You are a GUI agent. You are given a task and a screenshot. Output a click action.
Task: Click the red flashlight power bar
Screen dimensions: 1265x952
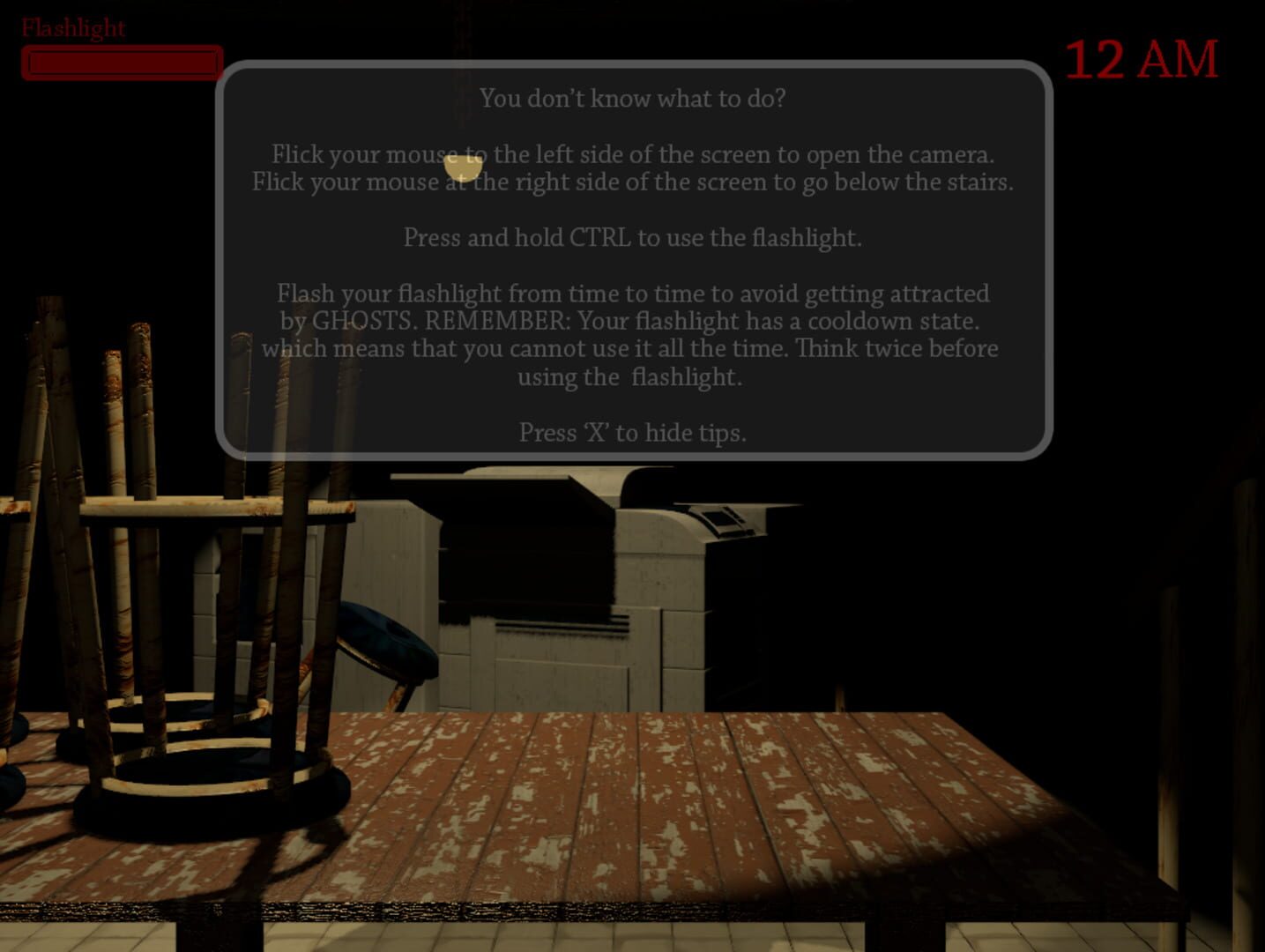123,63
